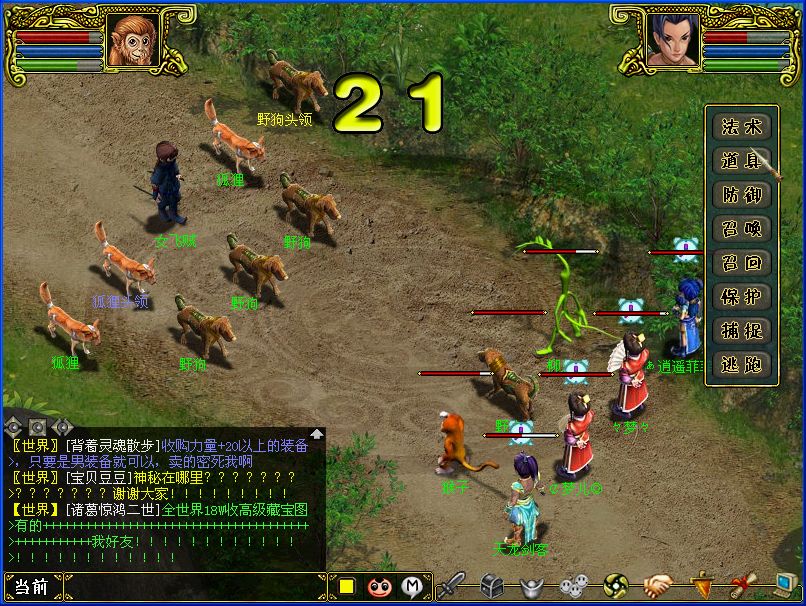
Task: Open the 道具 (Items) battle command
Action: point(741,161)
